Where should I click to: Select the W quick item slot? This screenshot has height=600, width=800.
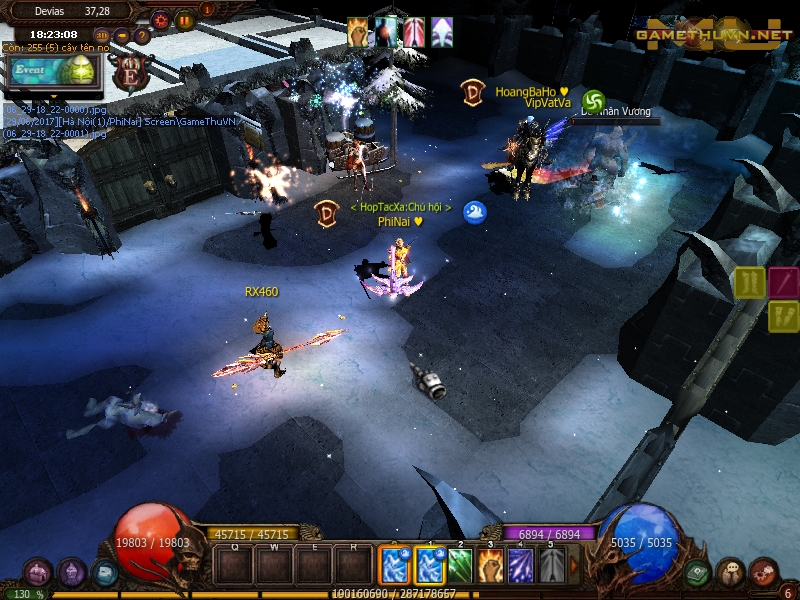[x=273, y=566]
